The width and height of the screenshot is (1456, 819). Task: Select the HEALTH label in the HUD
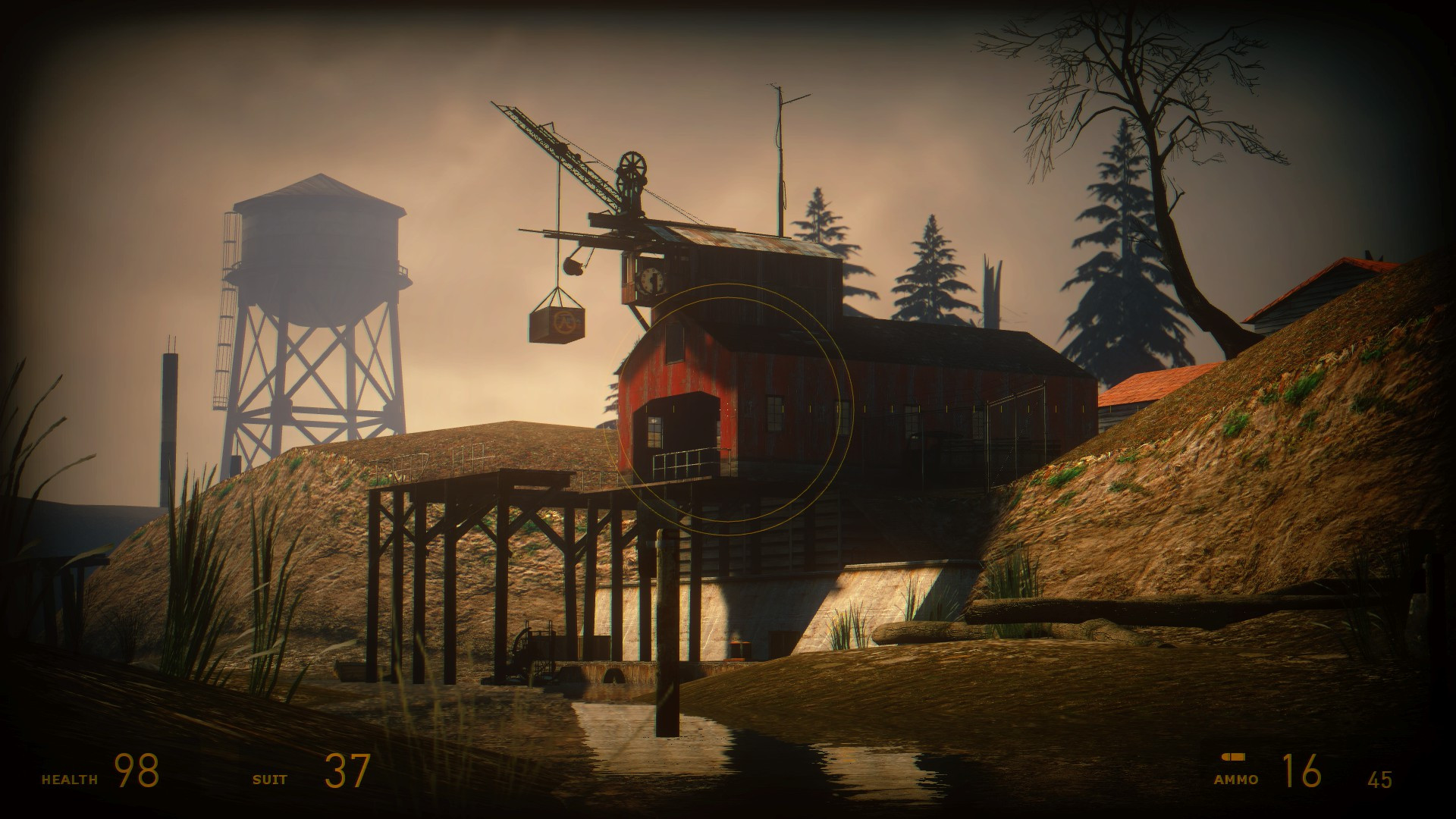(x=70, y=777)
